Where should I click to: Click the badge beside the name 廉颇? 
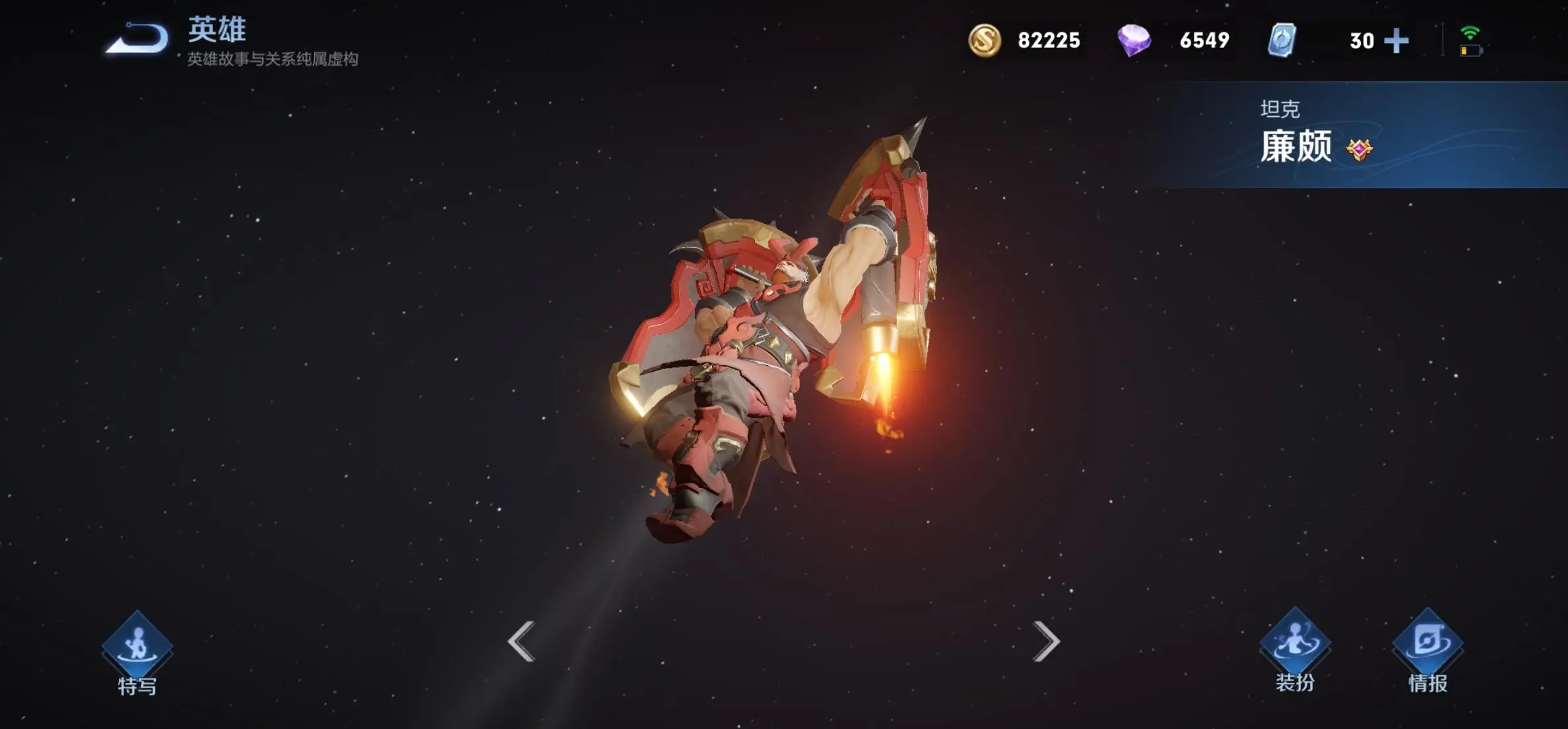[1359, 150]
